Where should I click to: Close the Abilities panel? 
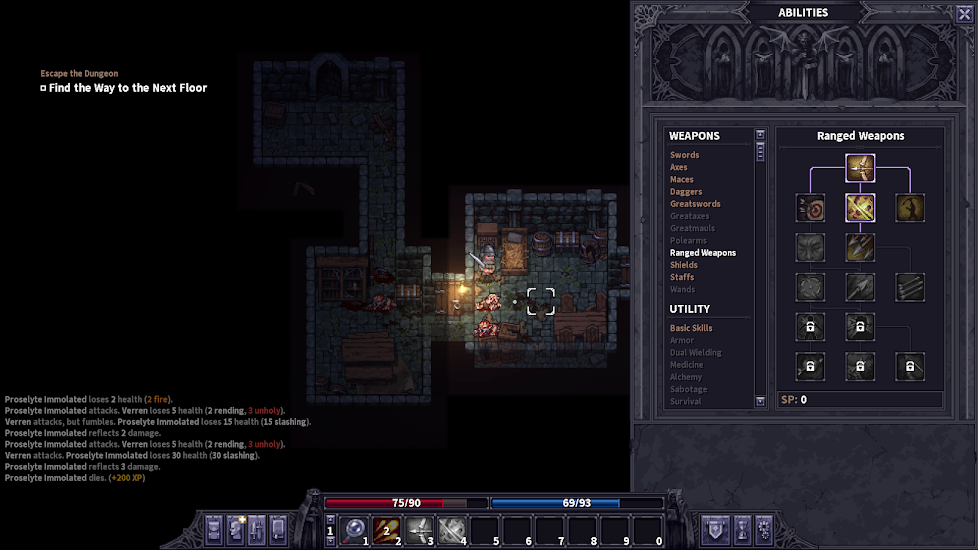[964, 13]
